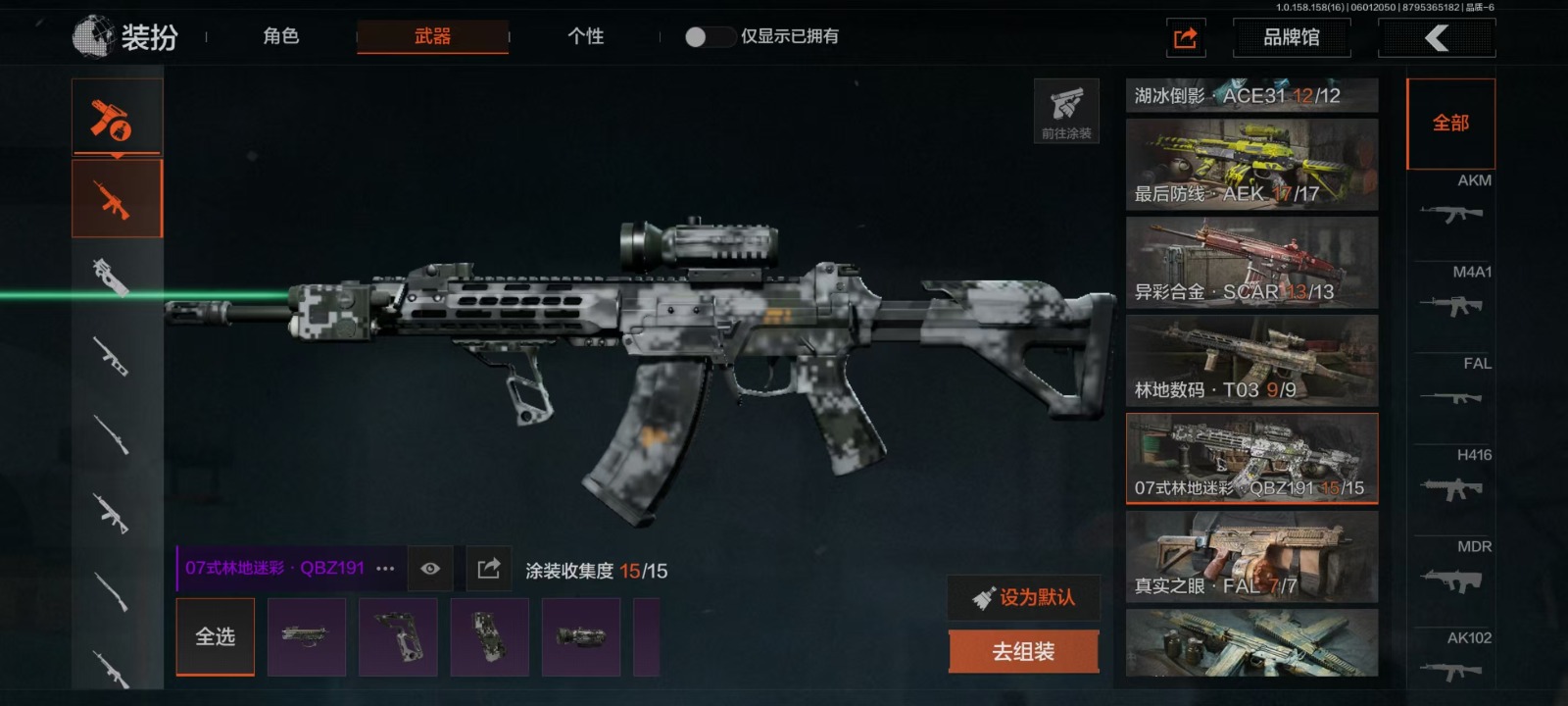1568x706 pixels.
Task: Filter skins by M4A1
Action: 1453,292
